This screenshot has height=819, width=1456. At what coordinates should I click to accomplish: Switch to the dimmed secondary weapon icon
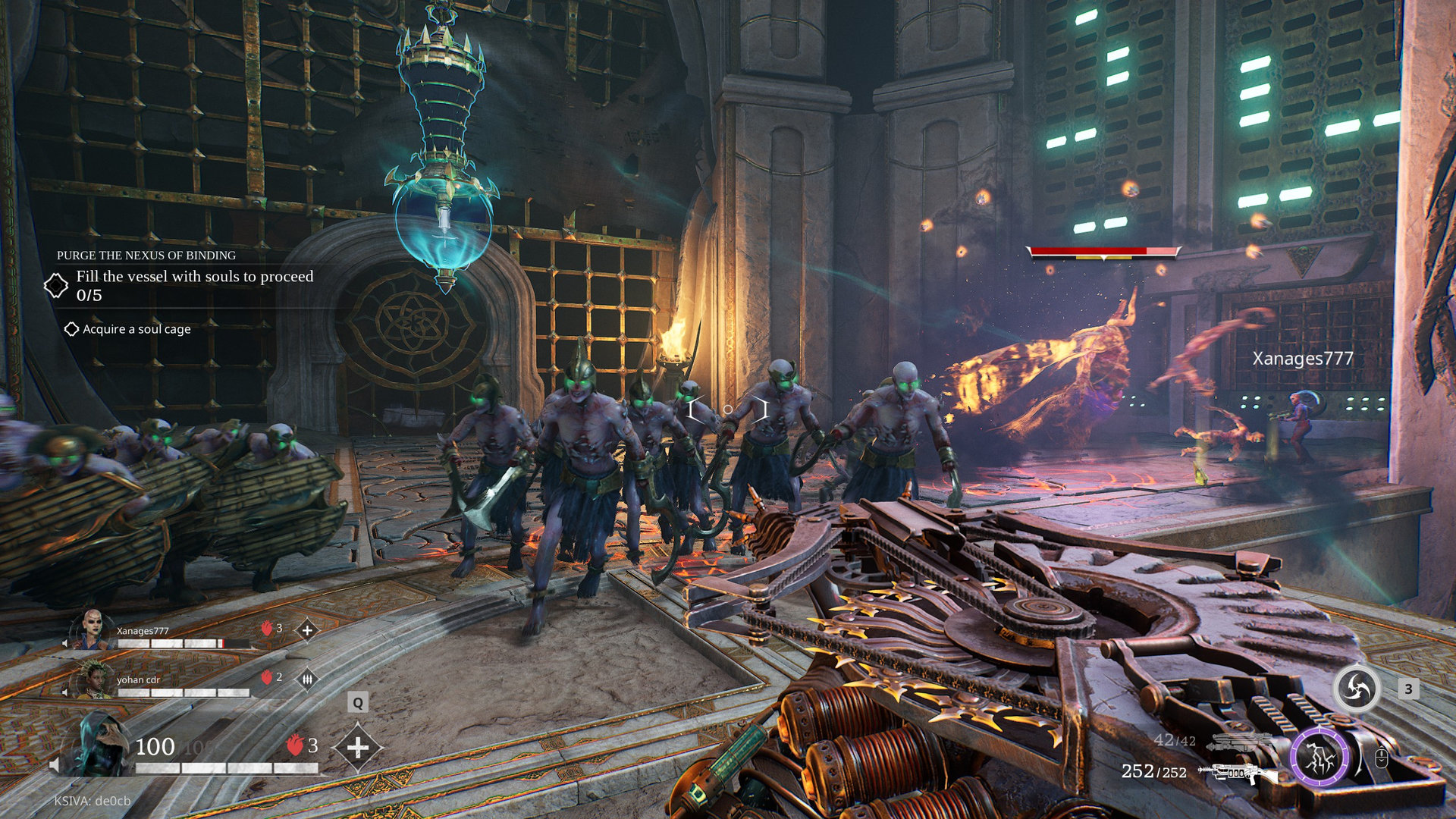tap(1241, 742)
